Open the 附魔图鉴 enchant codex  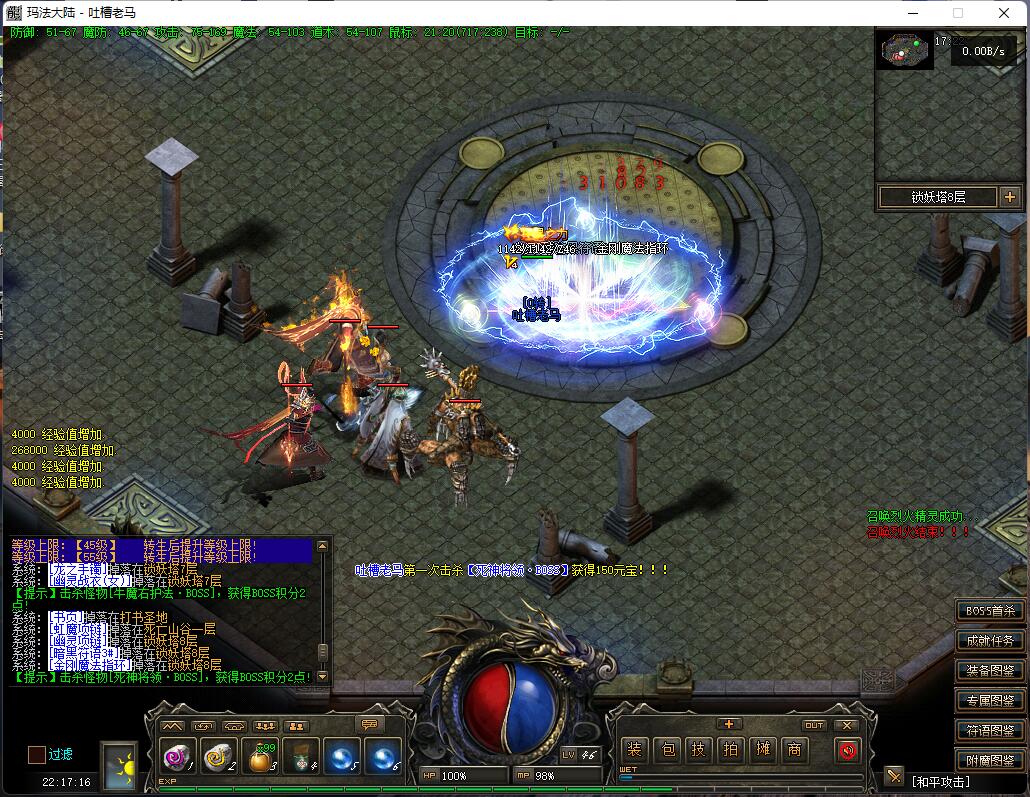click(990, 760)
